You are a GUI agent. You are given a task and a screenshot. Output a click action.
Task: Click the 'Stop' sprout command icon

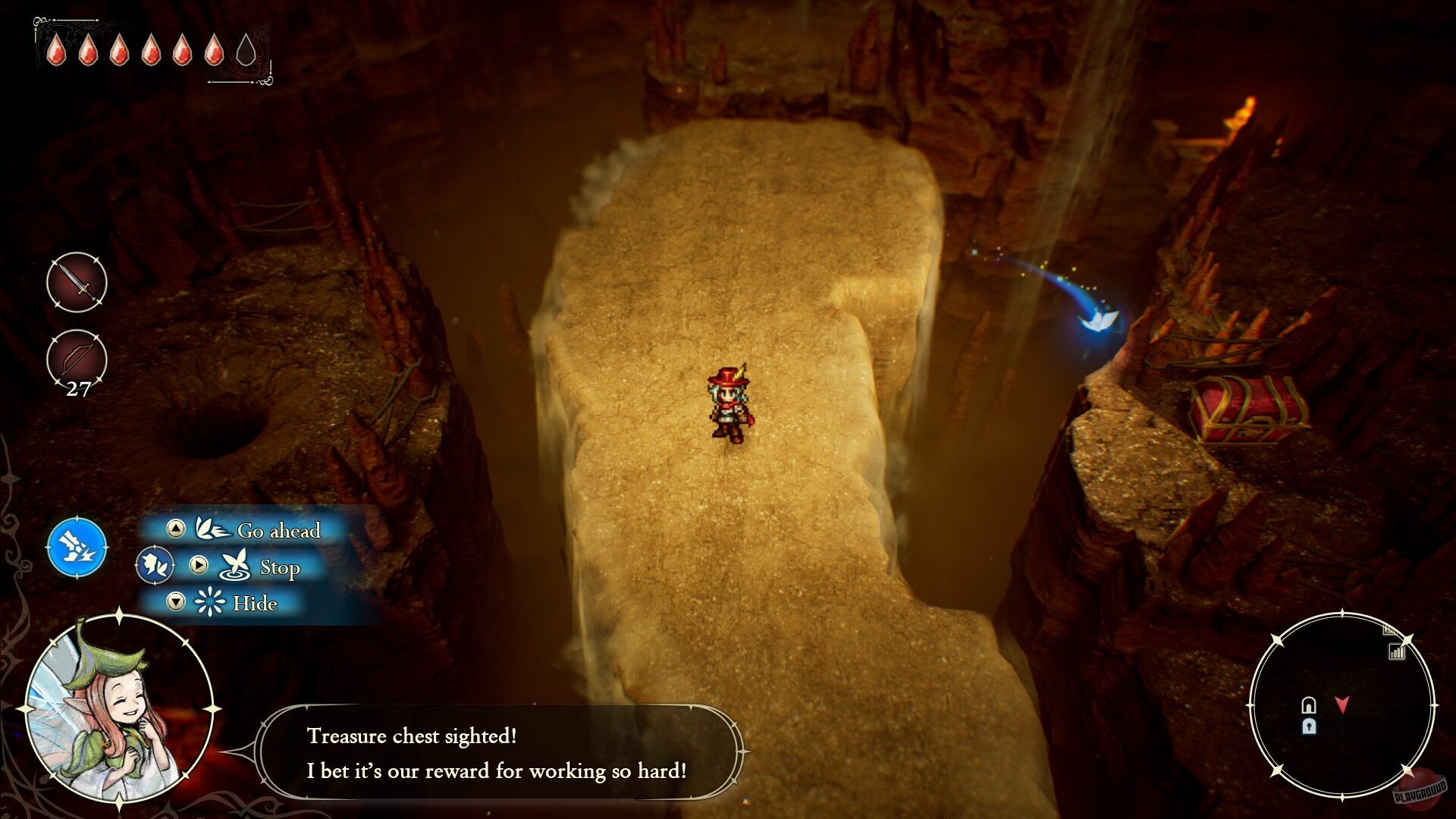point(237,566)
